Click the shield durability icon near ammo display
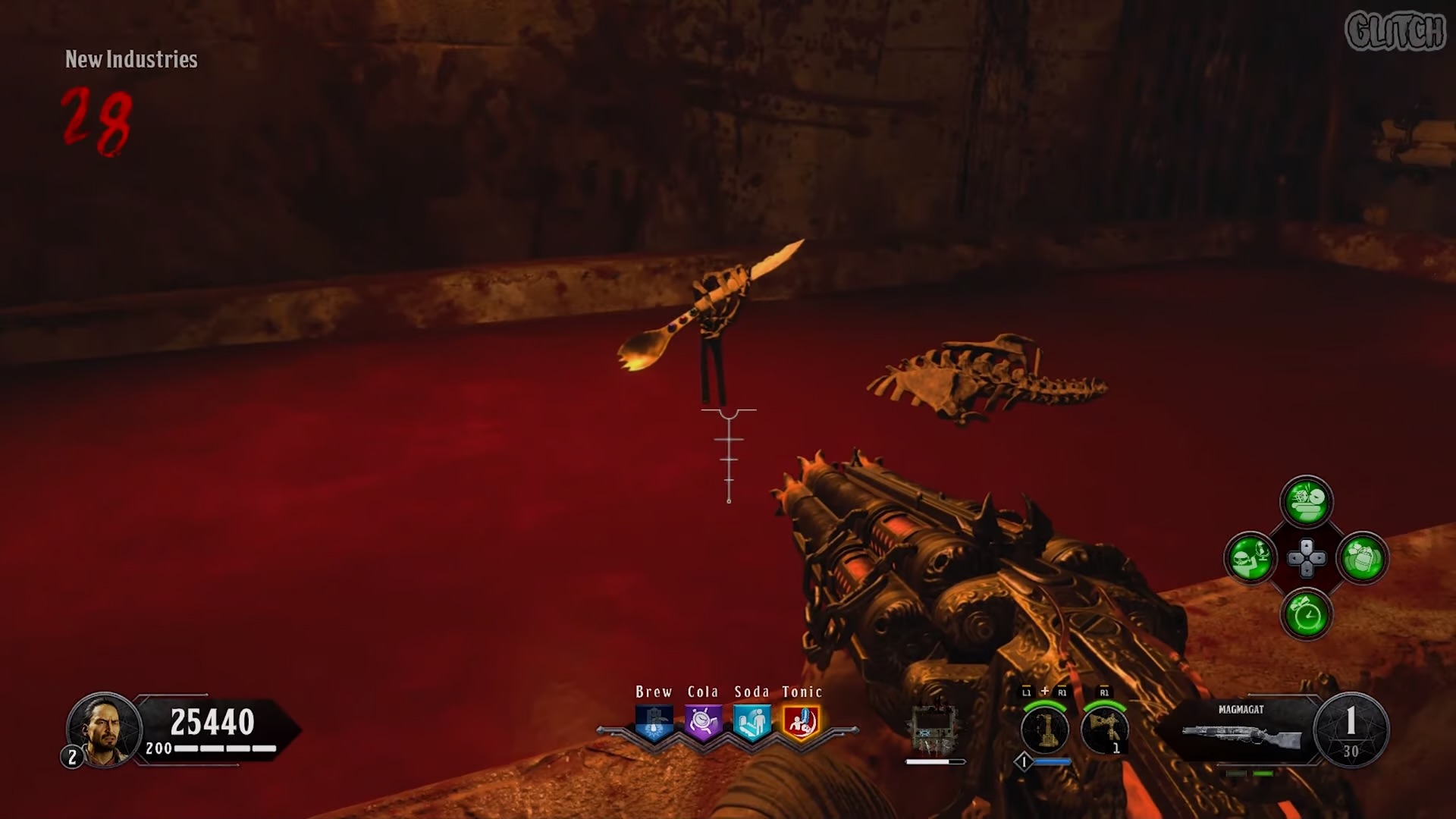The image size is (1456, 819). point(934,728)
